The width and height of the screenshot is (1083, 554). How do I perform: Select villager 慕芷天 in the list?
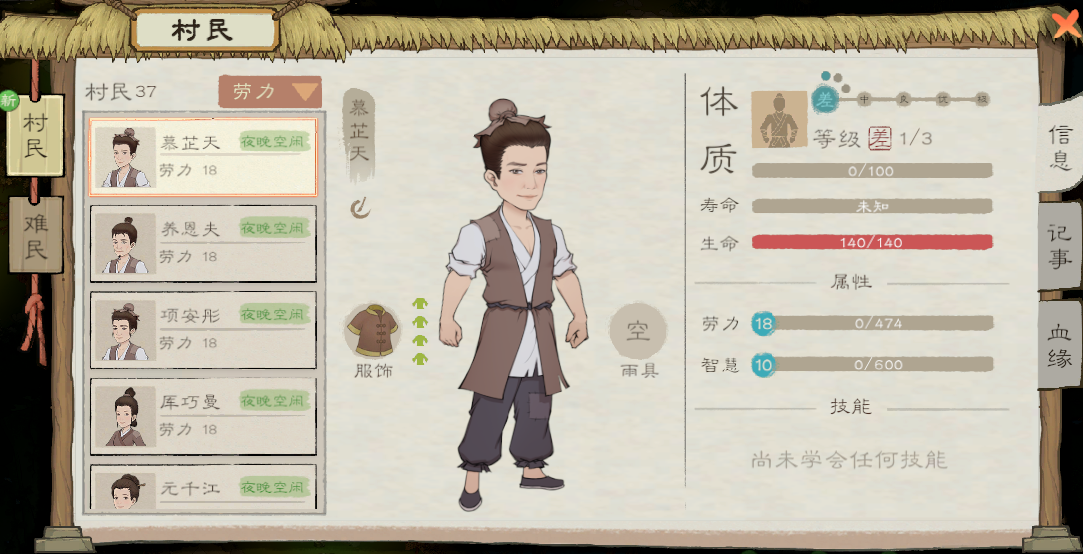click(x=203, y=157)
